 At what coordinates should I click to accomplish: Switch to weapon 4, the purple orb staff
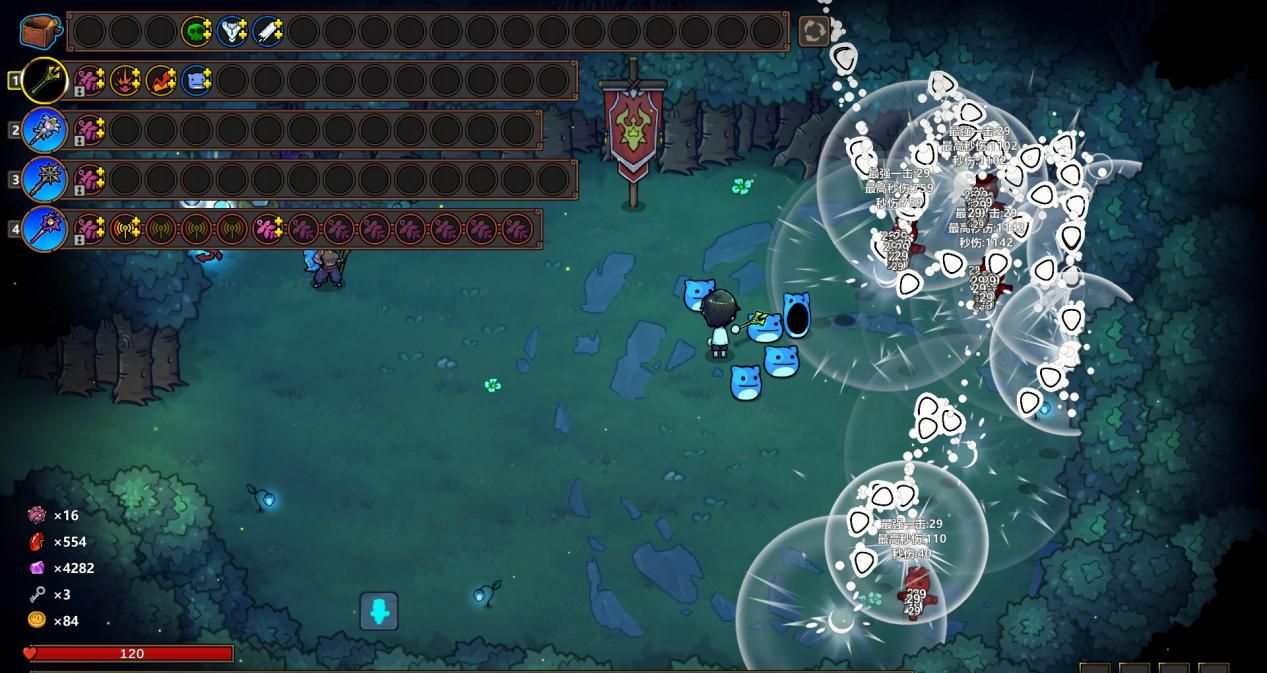point(45,229)
